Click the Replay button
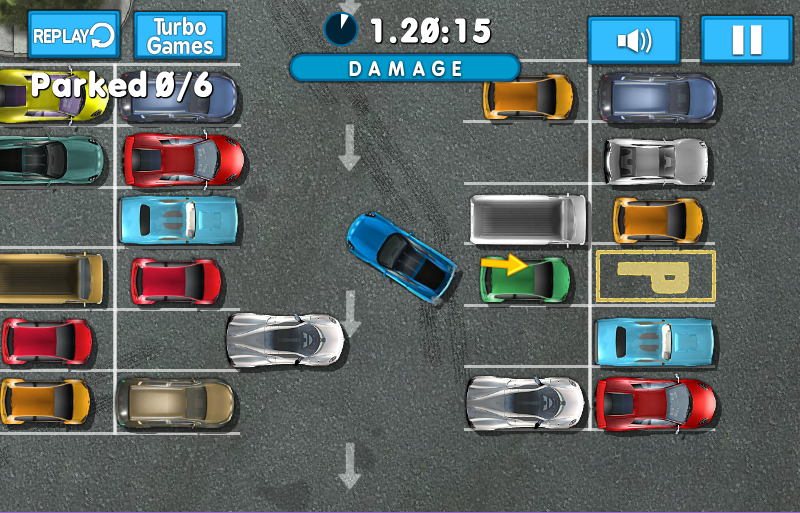800x513 pixels. click(x=73, y=37)
